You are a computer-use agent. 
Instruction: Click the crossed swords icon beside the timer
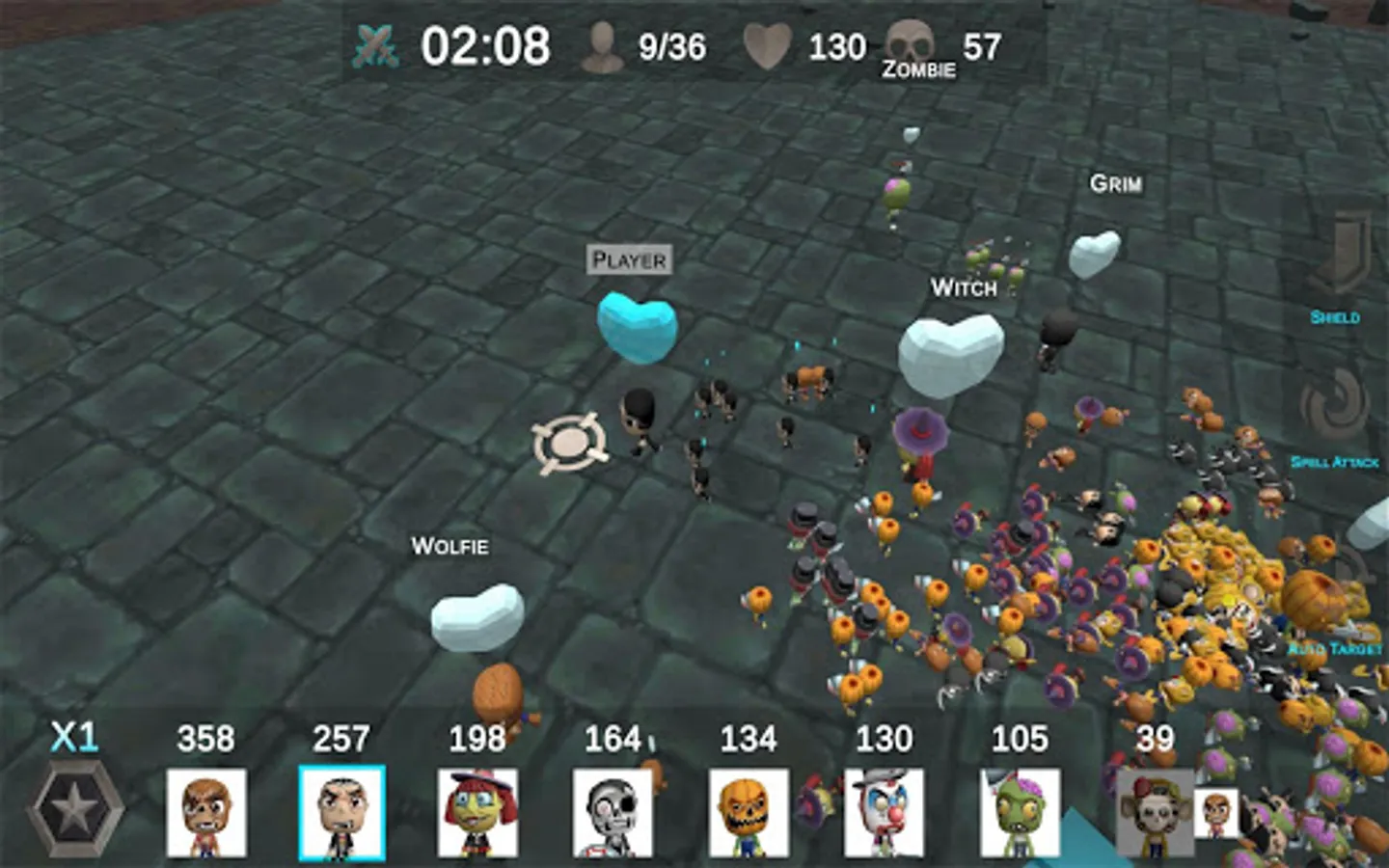[x=376, y=42]
